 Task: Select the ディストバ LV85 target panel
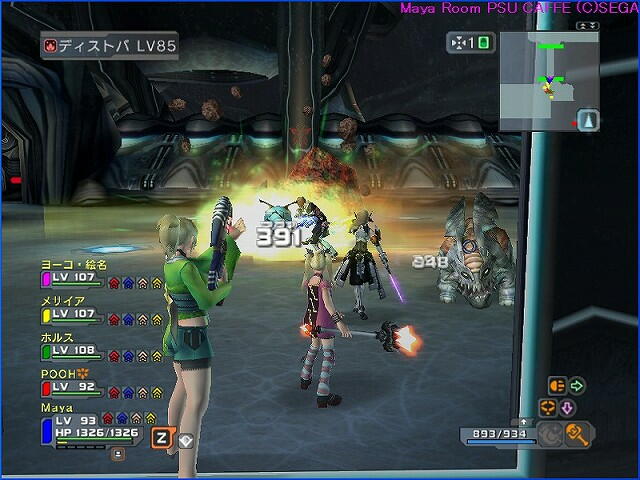(x=110, y=46)
